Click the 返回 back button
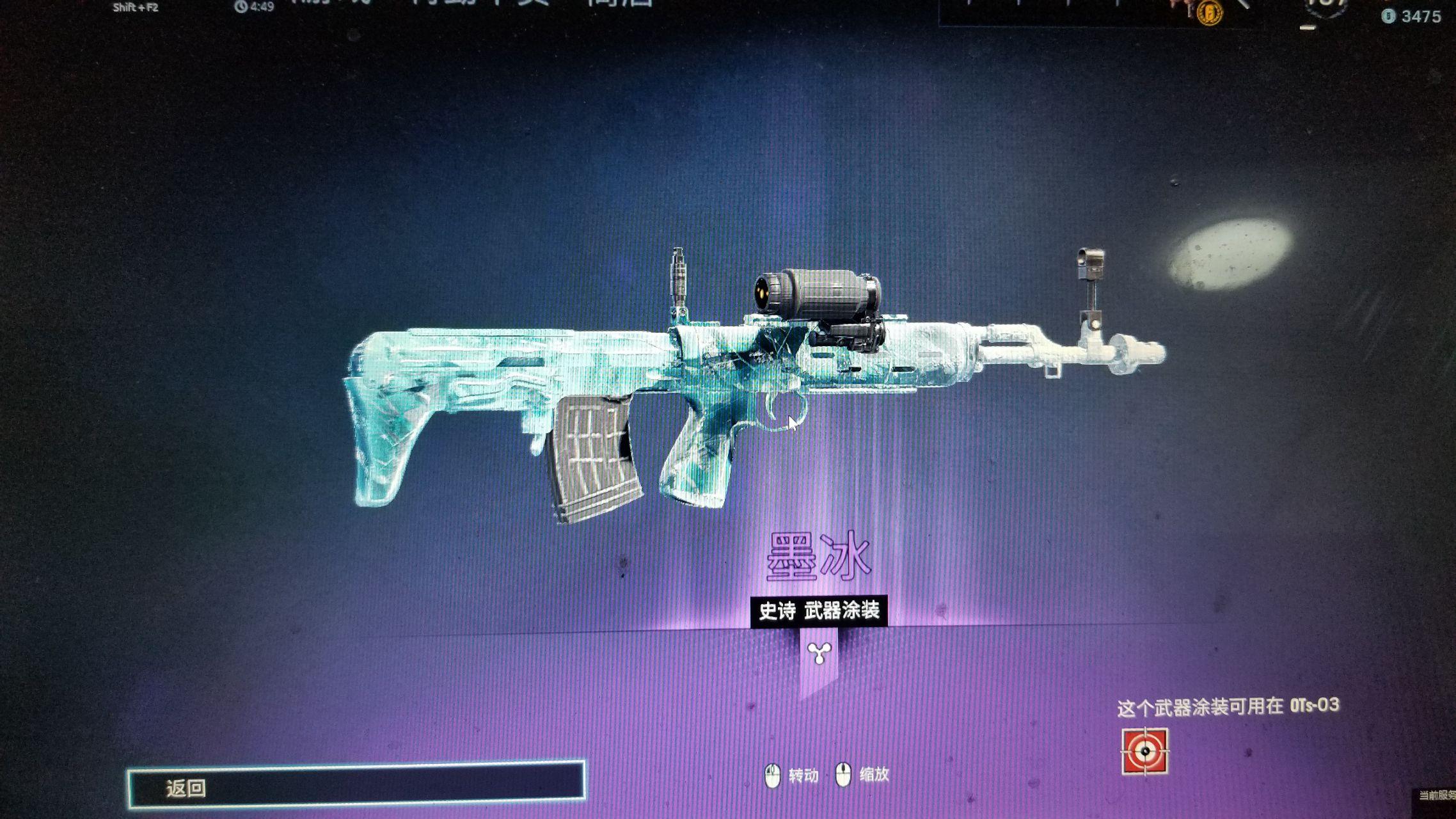The image size is (1456, 819). point(356,784)
